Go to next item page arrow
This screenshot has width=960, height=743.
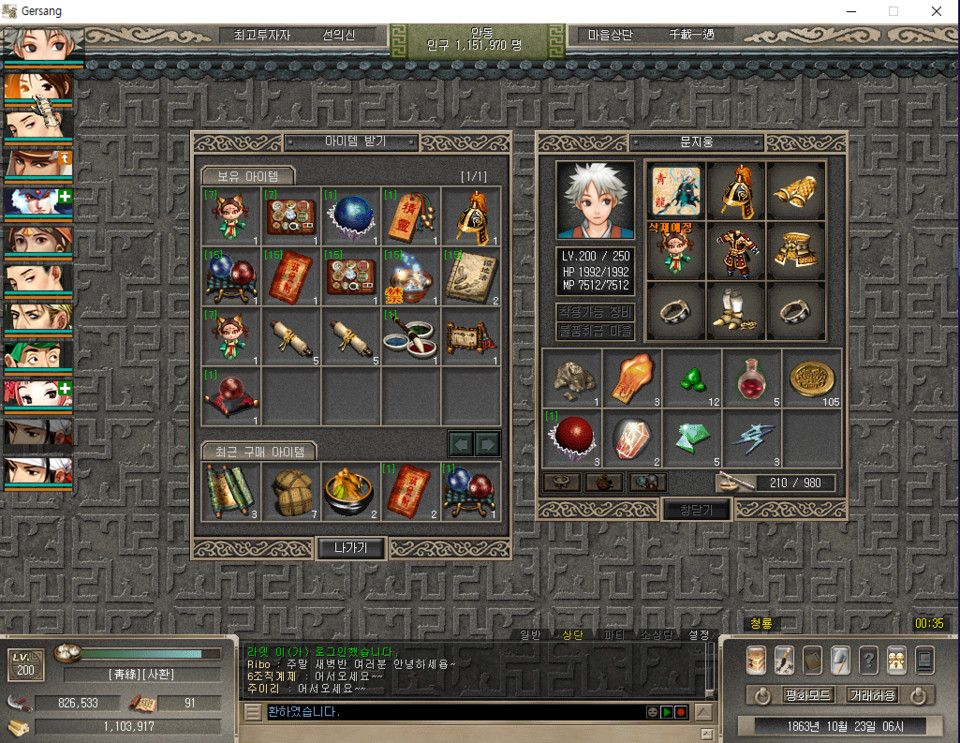pyautogui.click(x=487, y=442)
